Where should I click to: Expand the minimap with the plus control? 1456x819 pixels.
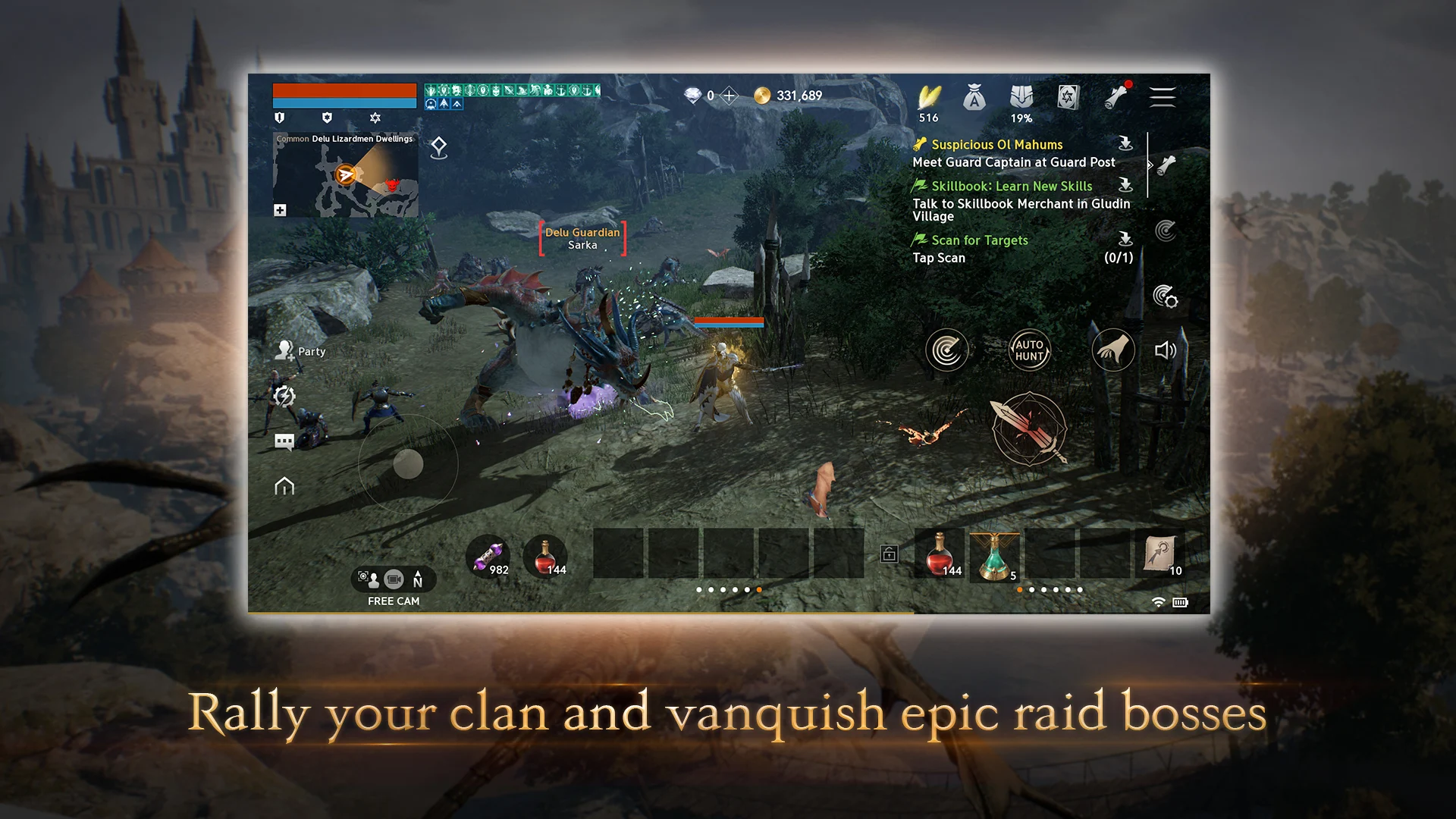[281, 209]
